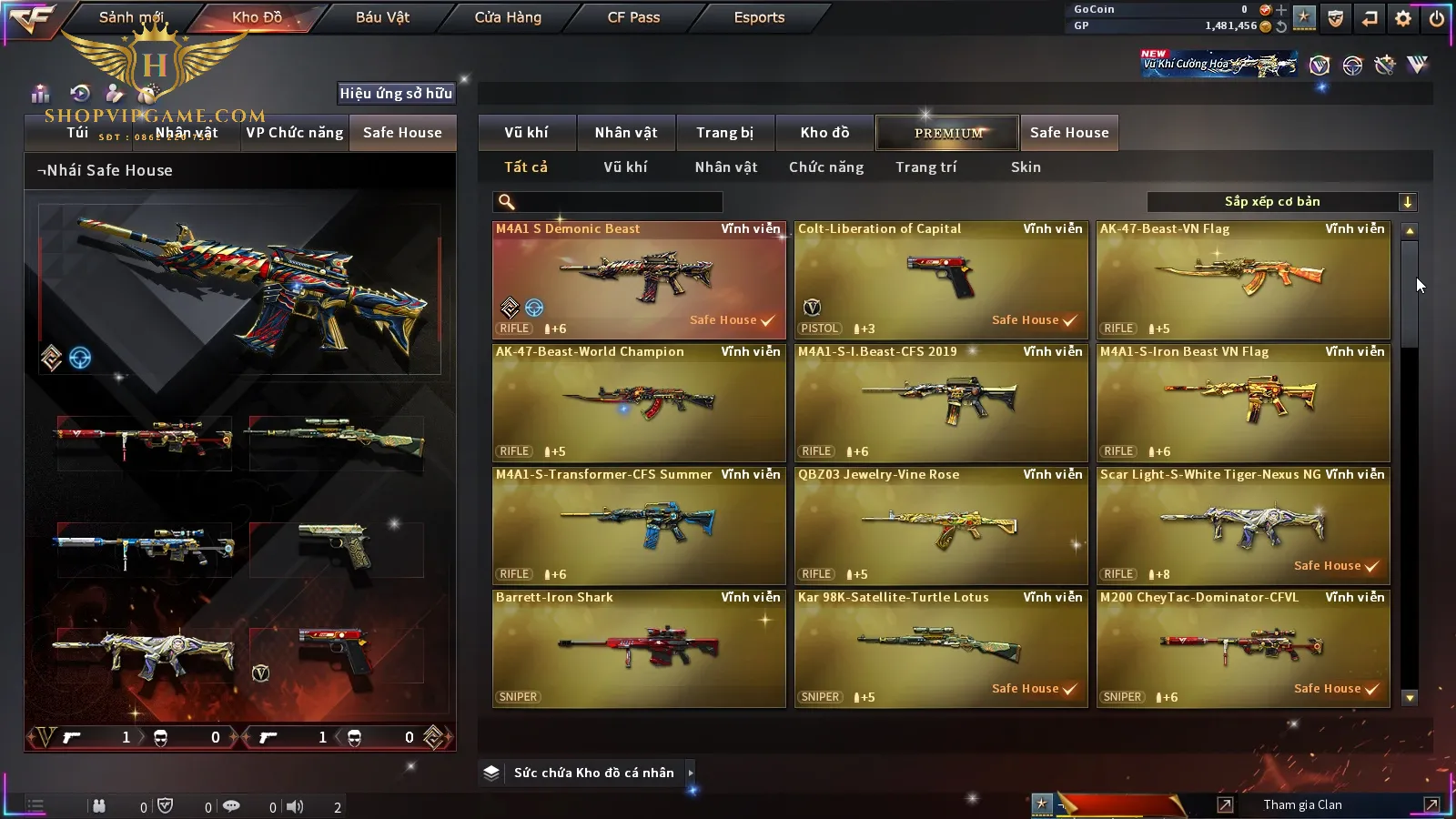Screen dimensions: 1456x819
Task: Click the Tham gia Clan button
Action: (x=1302, y=804)
